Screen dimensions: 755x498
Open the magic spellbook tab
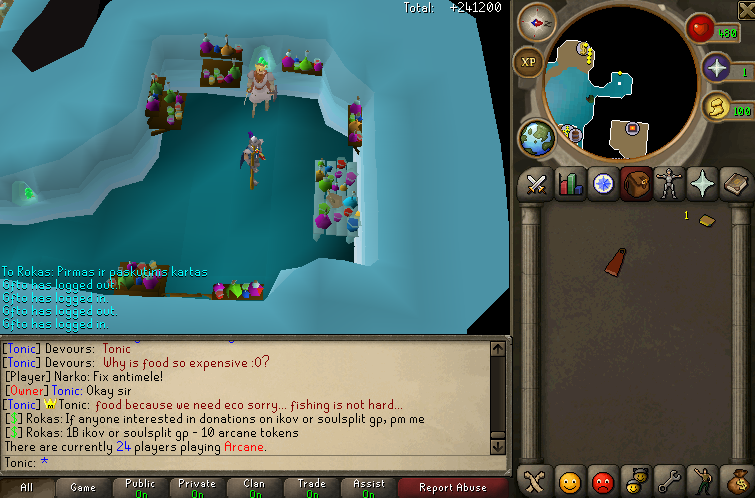tap(735, 184)
